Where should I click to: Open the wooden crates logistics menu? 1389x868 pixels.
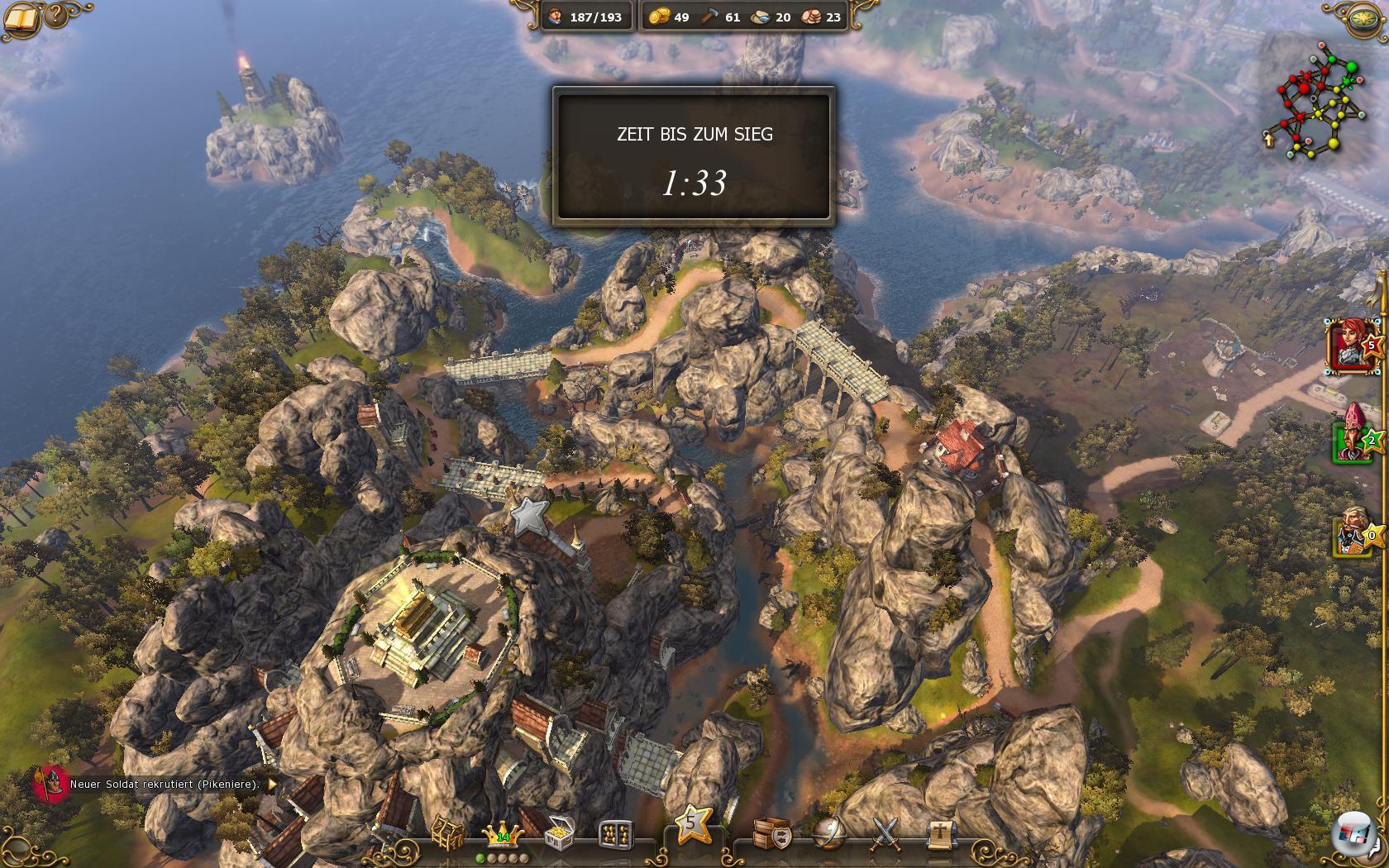pos(771,833)
